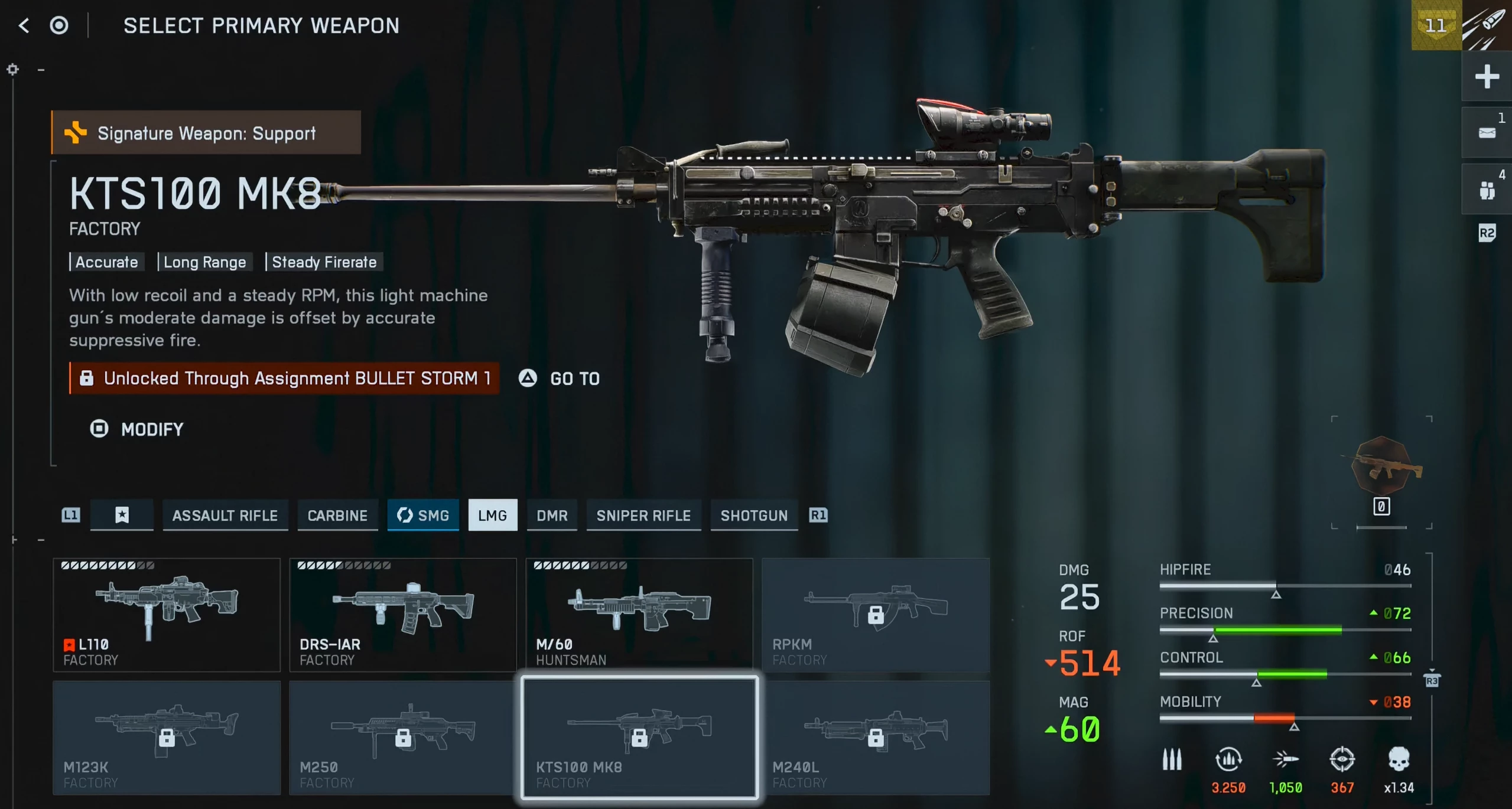The width and height of the screenshot is (1512, 809).
Task: Click the locked M123K tile
Action: (x=167, y=738)
